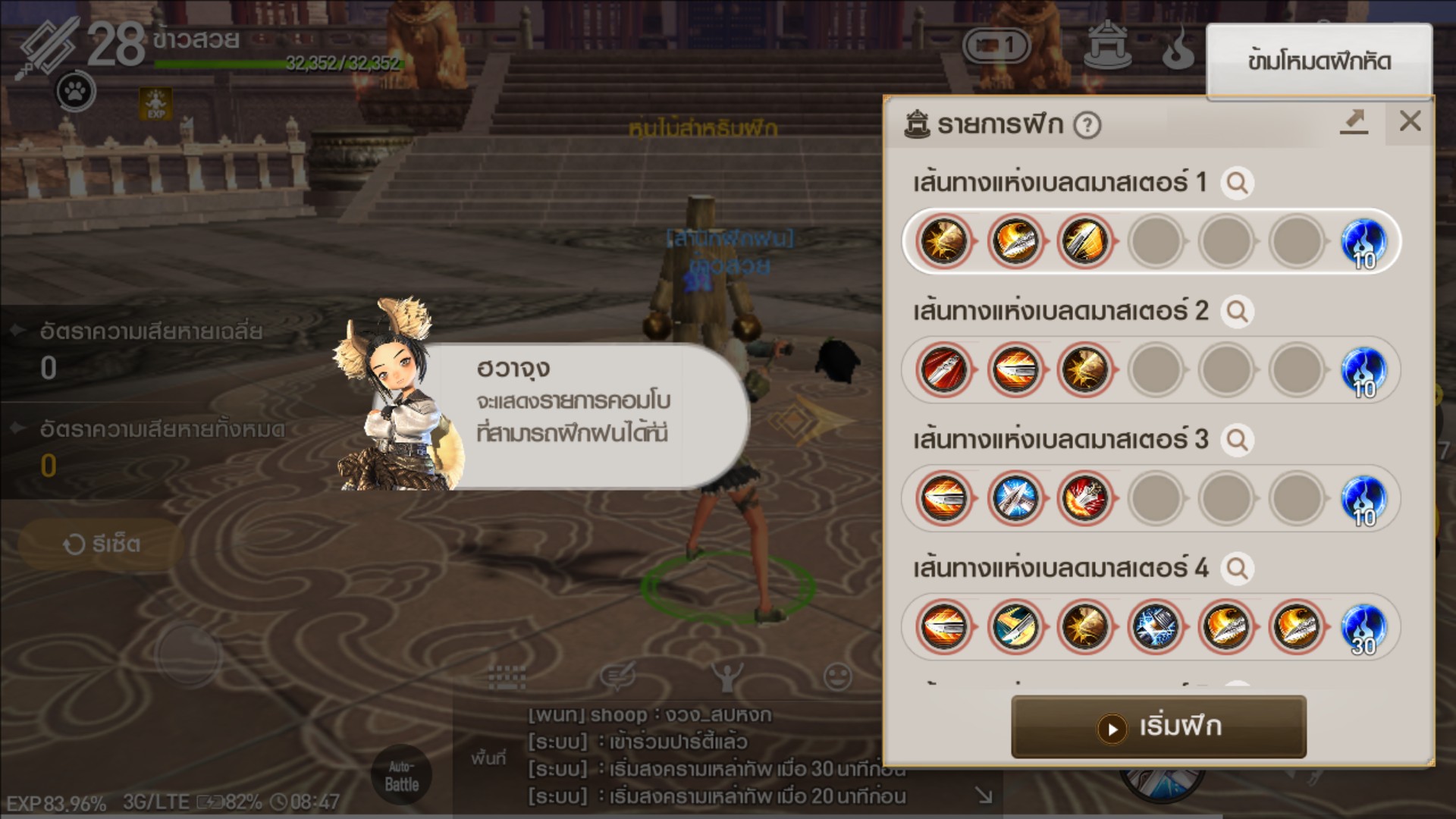Toggle Auto-Battle mode
1456x819 pixels.
(x=401, y=776)
